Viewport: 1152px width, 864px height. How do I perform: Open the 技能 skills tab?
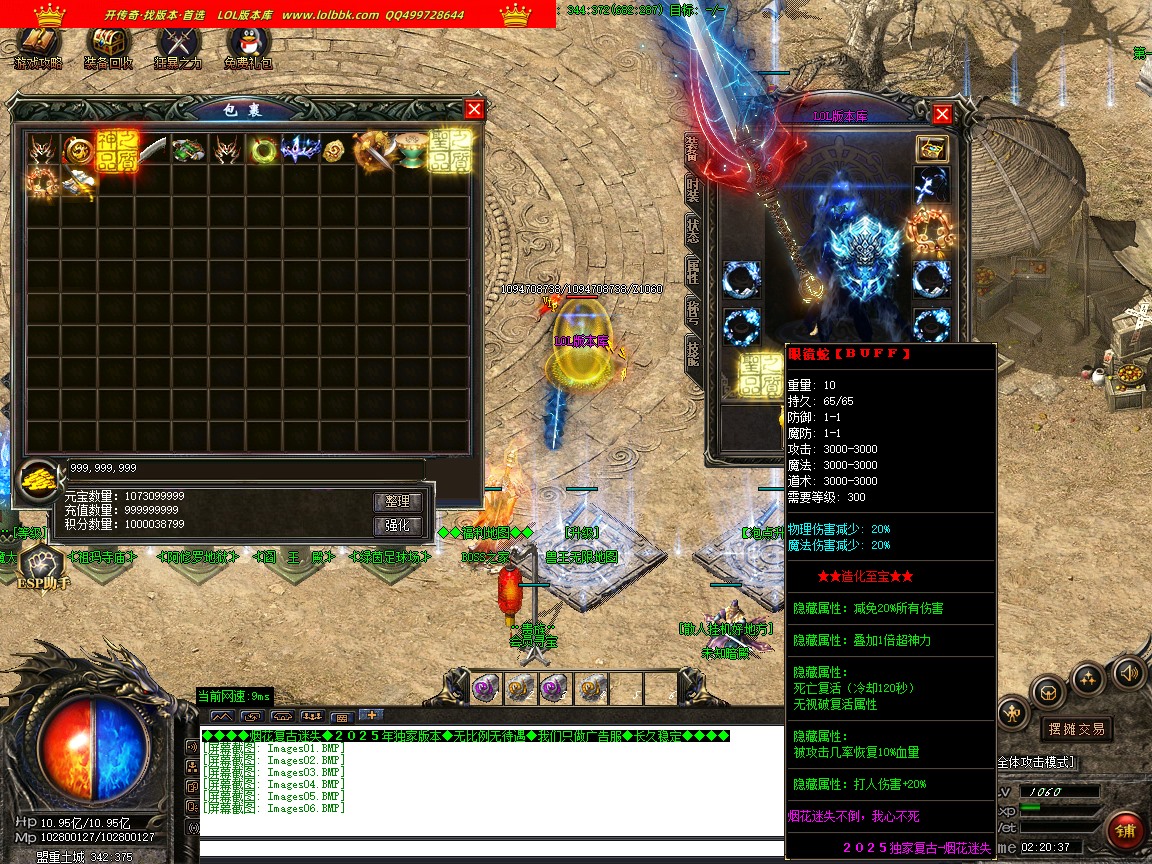click(692, 351)
